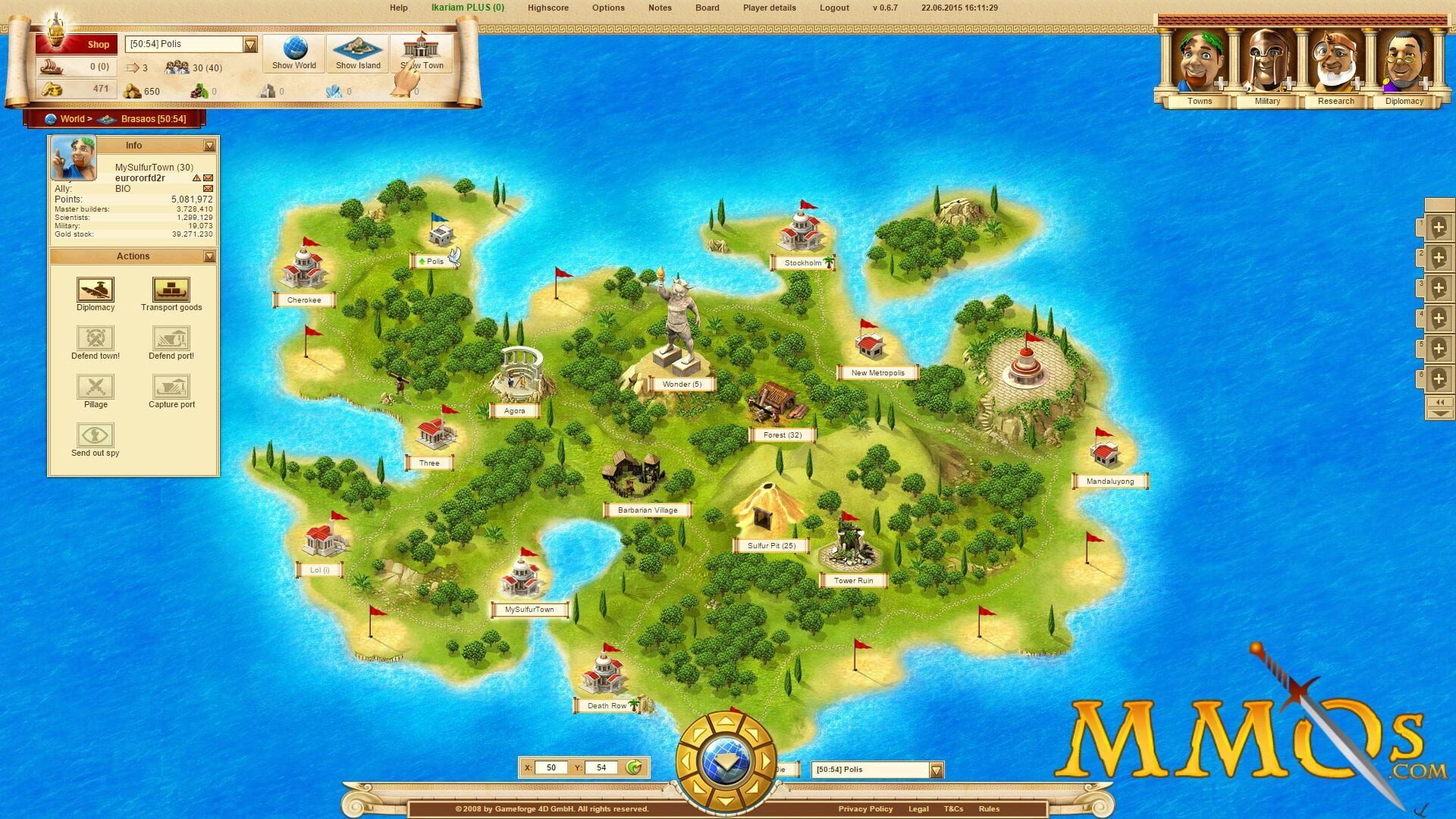The image size is (1456, 819).
Task: Collapse the Info panel
Action: tap(209, 145)
